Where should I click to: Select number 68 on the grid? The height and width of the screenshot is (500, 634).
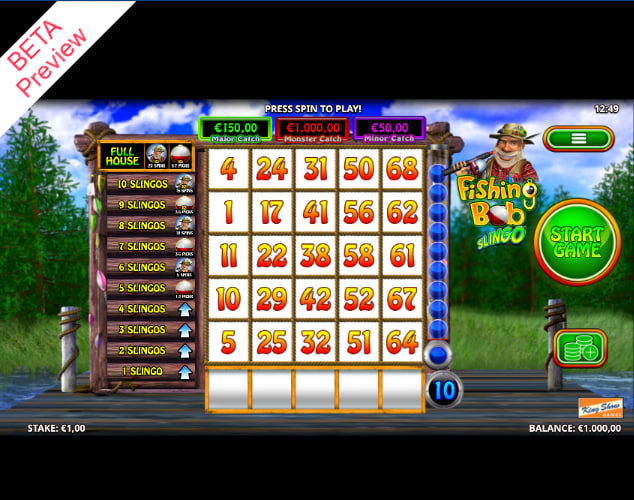[x=402, y=168]
